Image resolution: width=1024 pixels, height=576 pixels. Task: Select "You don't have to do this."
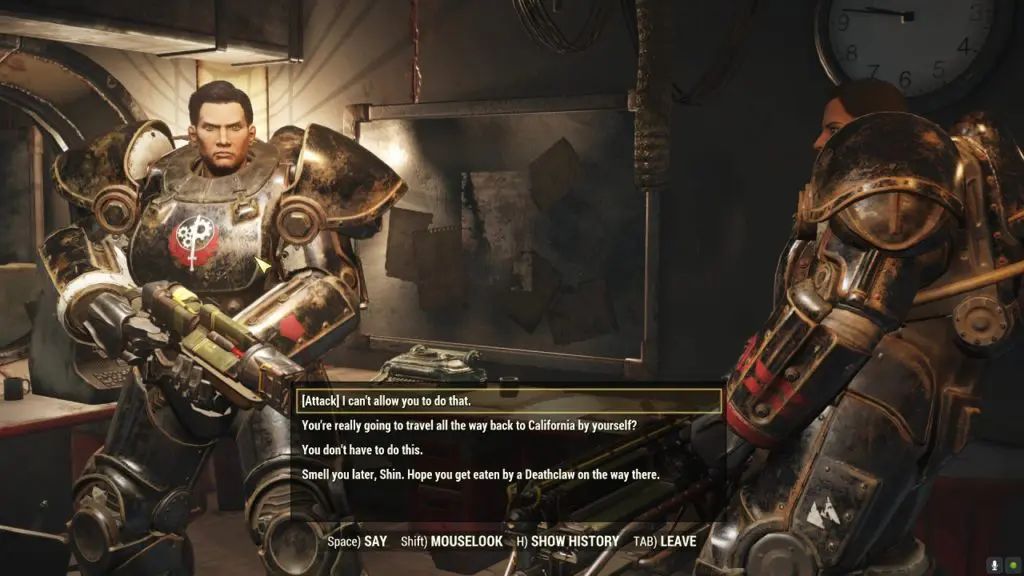click(x=360, y=450)
